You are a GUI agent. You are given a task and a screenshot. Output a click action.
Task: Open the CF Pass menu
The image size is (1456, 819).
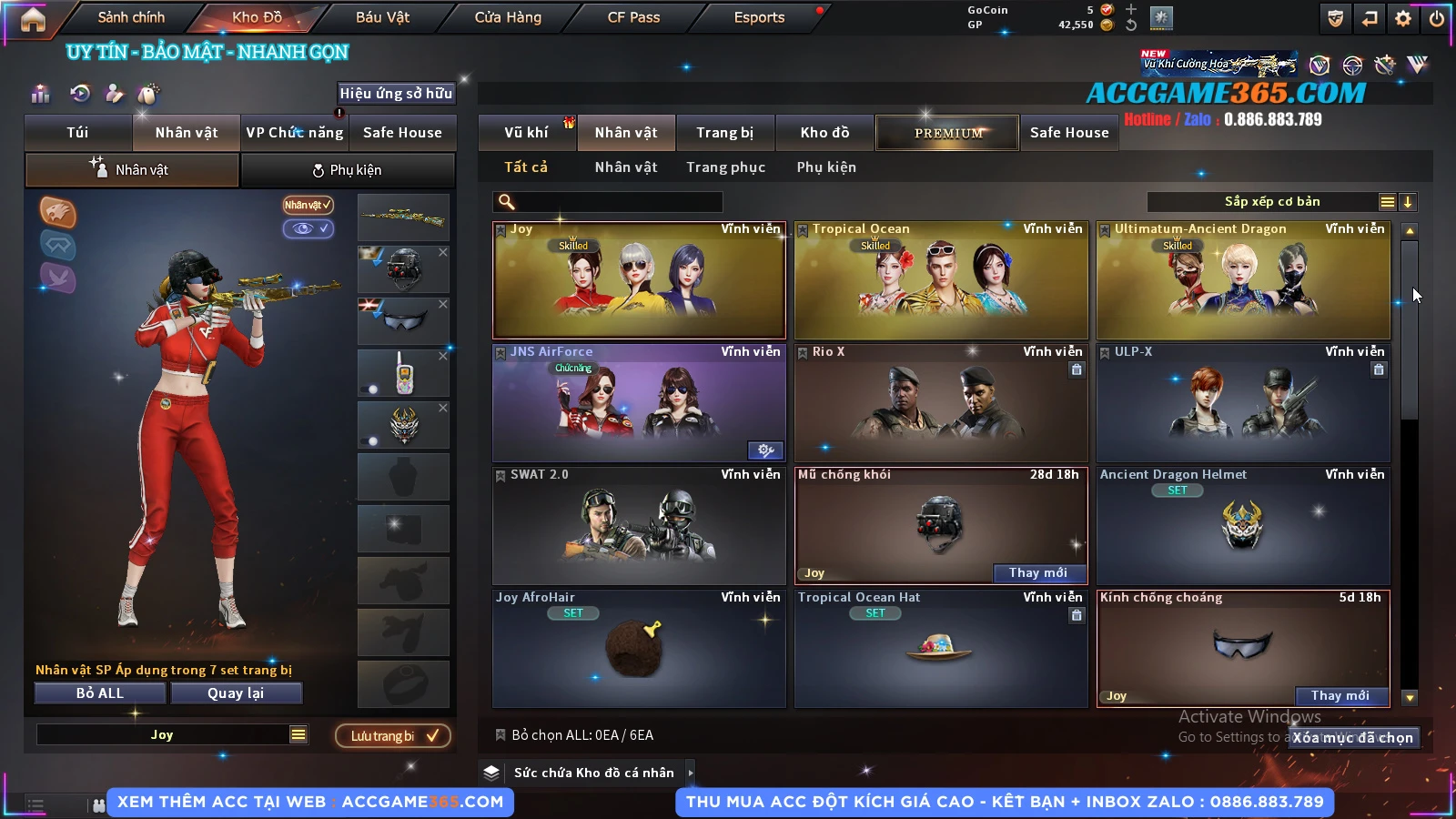(633, 17)
